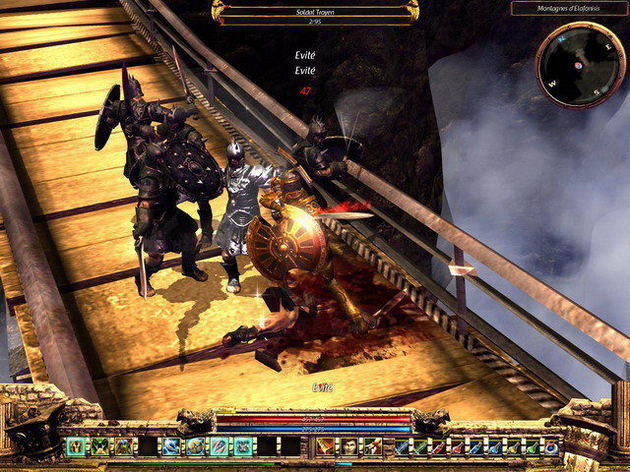Click the circular compass minimap

pyautogui.click(x=581, y=65)
